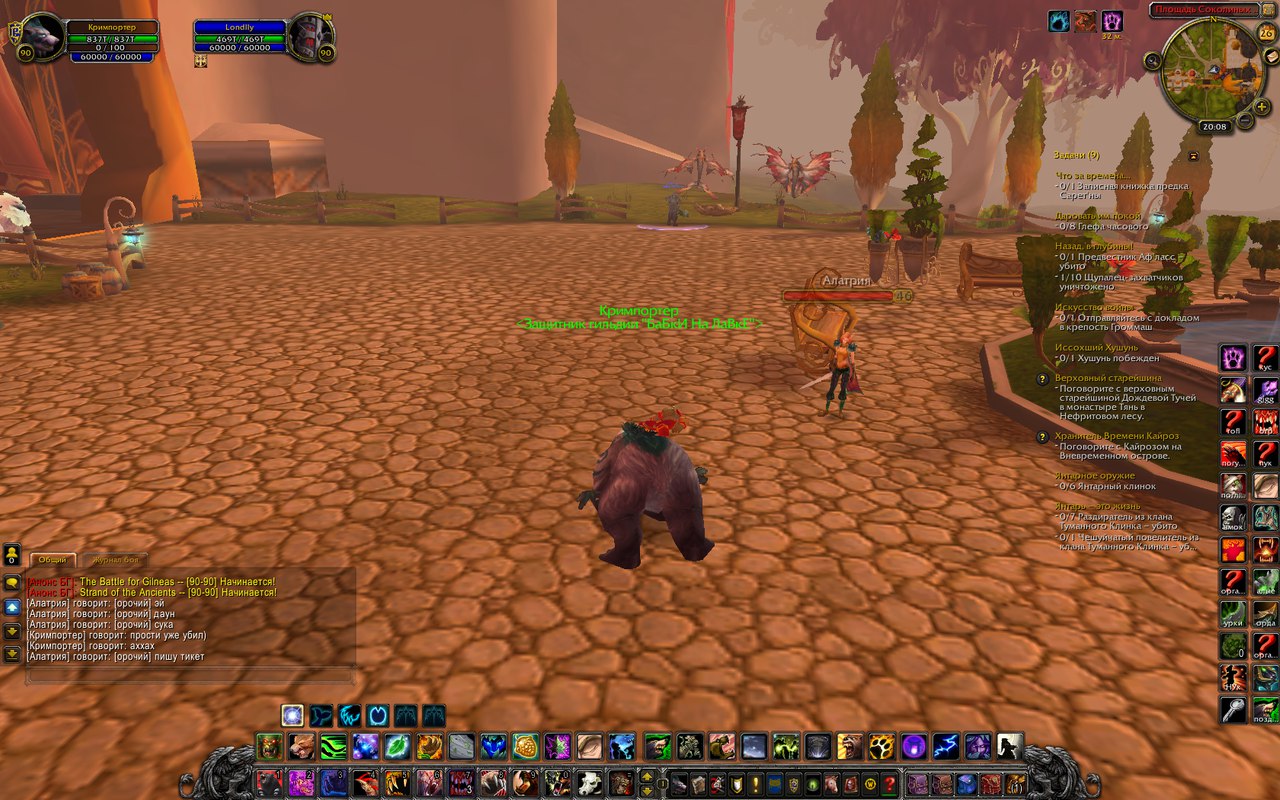Select the Londily target portrait
The height and width of the screenshot is (800, 1280).
click(x=310, y=38)
